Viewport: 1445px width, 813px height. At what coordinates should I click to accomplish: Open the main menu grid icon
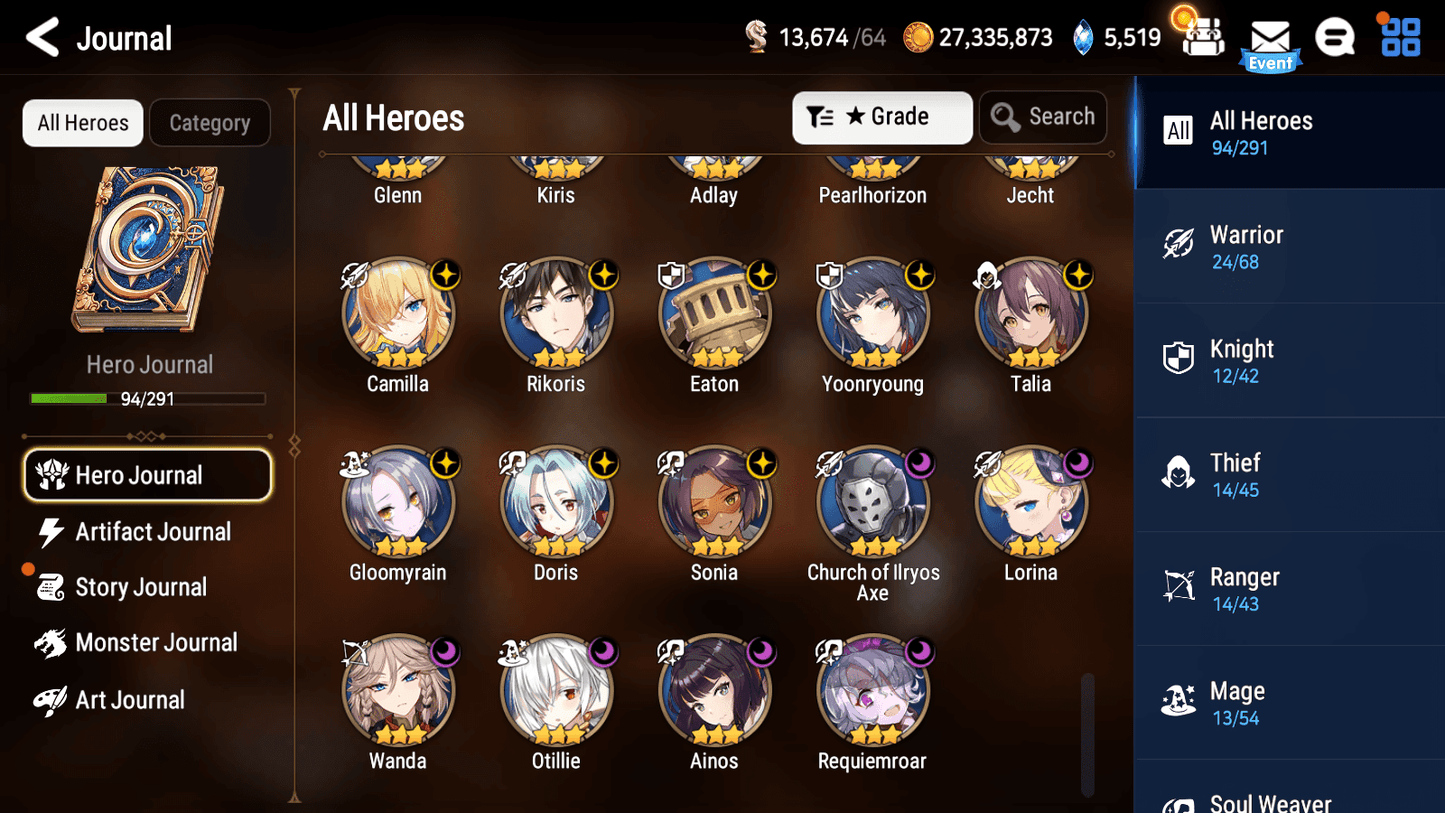click(1399, 37)
